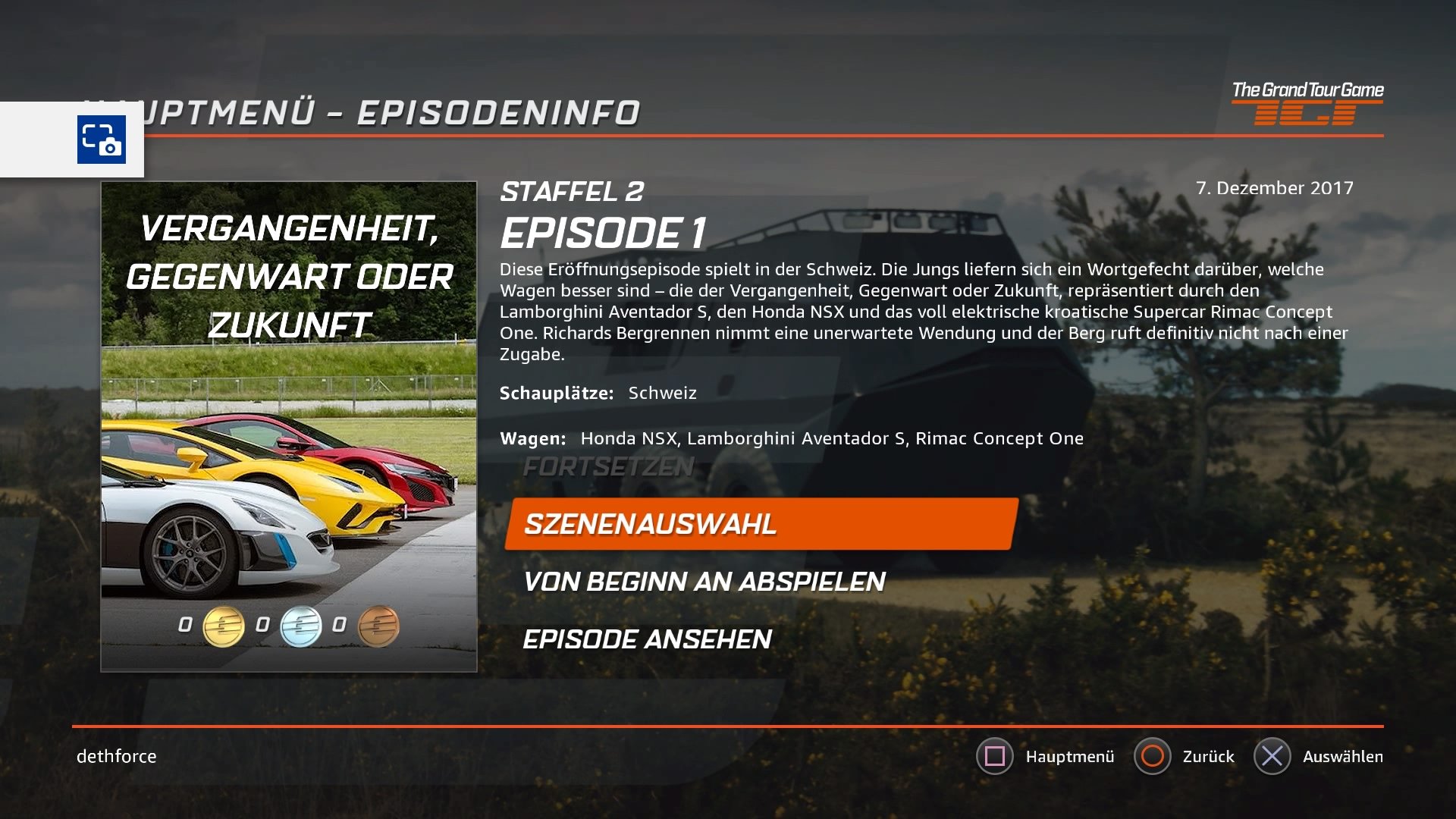Select the Square button Hauptmenü icon
The height and width of the screenshot is (819, 1456).
tap(996, 756)
